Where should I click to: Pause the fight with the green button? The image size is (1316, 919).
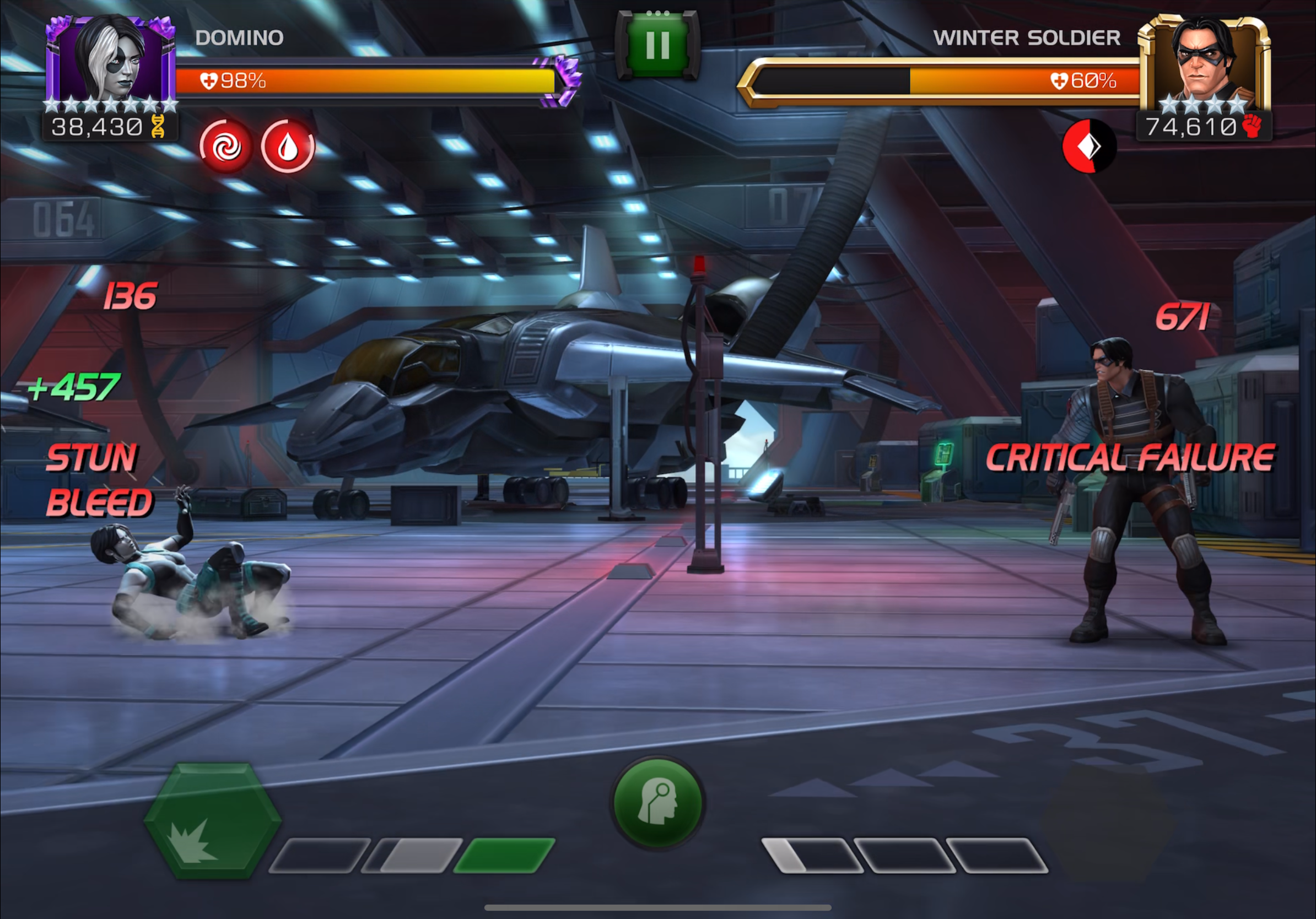657,45
